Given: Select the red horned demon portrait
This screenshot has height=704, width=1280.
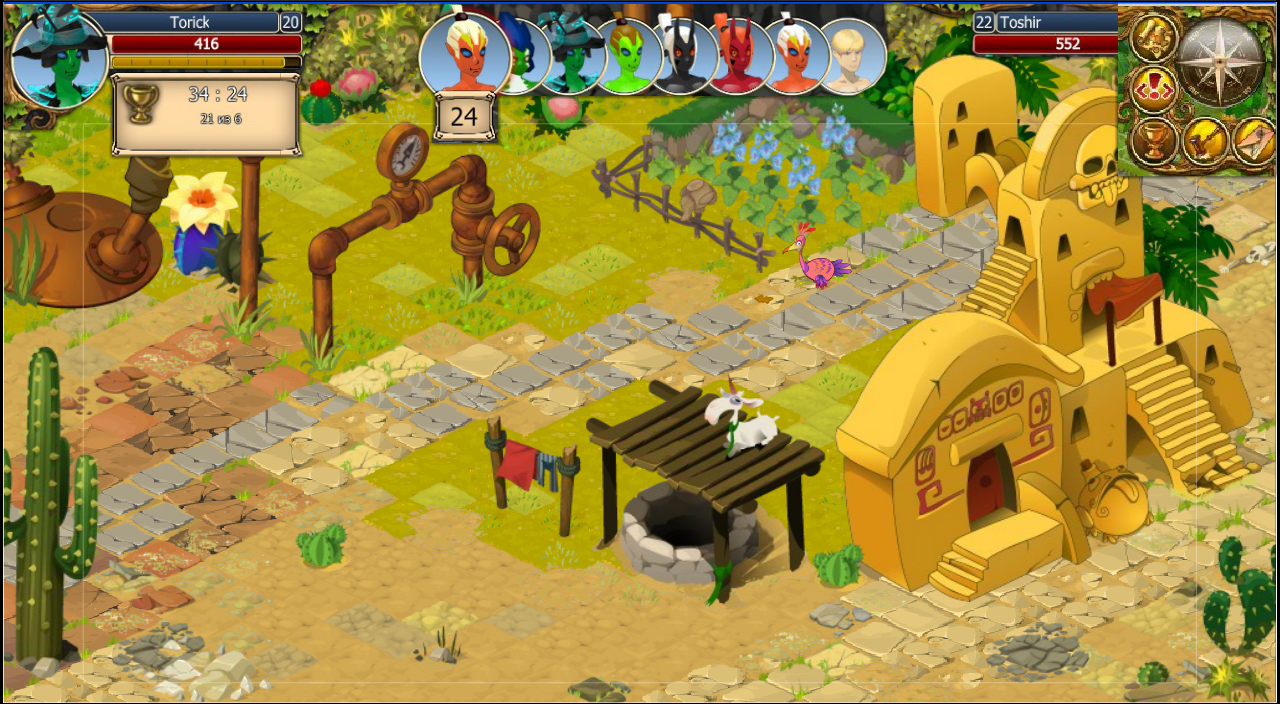Looking at the screenshot, I should pos(741,57).
